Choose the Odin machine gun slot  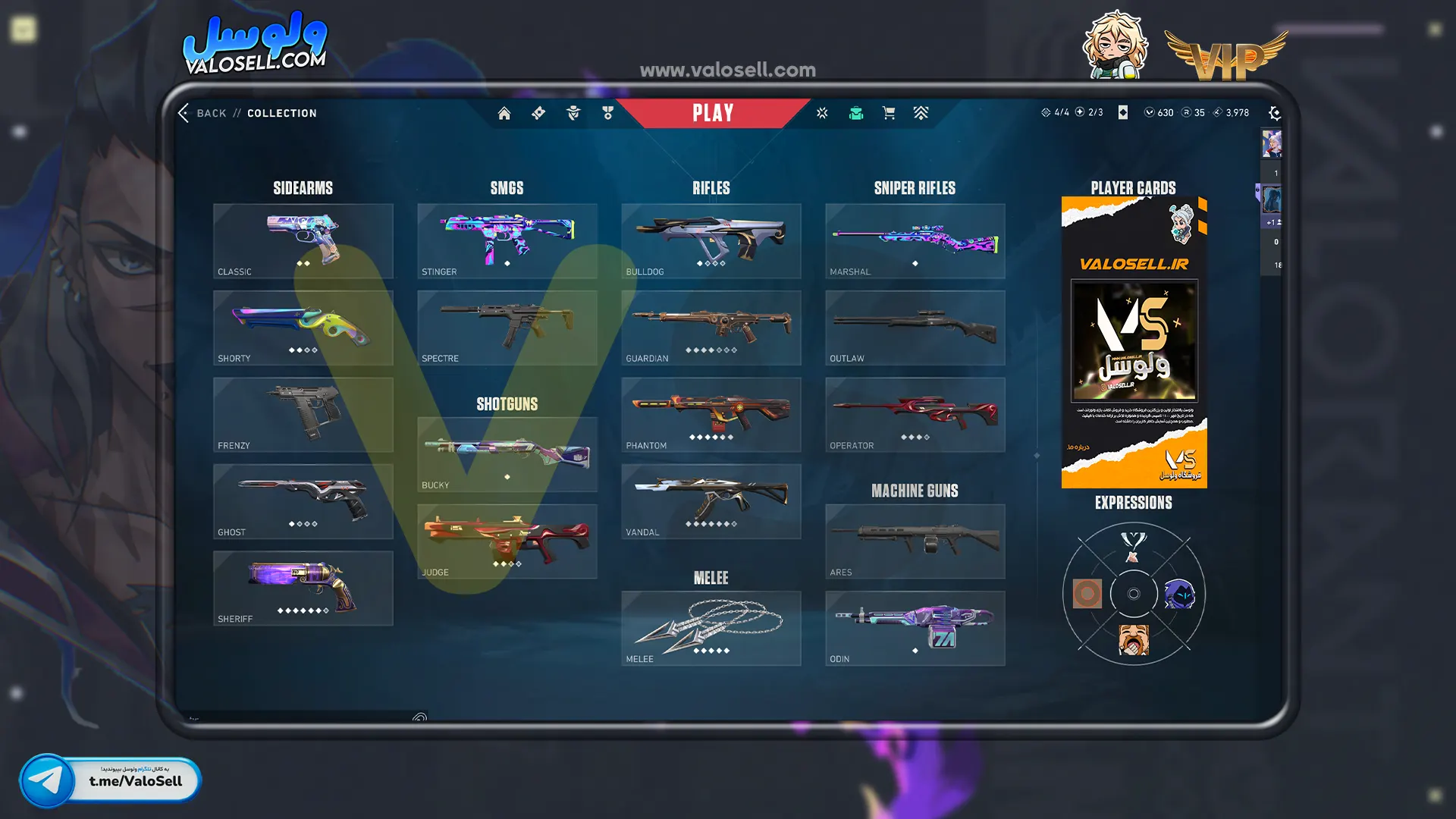coord(915,628)
